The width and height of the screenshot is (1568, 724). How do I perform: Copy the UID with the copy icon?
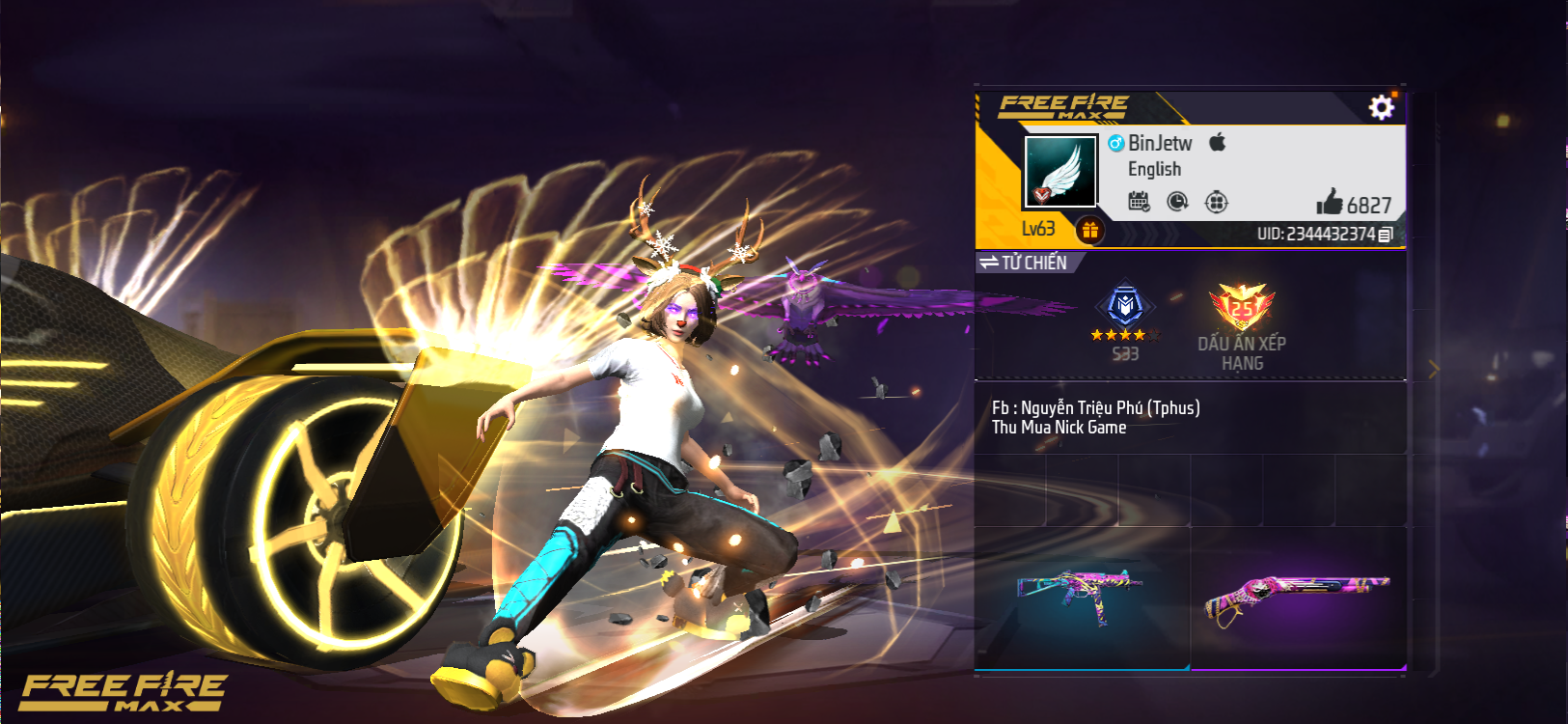(x=1386, y=235)
